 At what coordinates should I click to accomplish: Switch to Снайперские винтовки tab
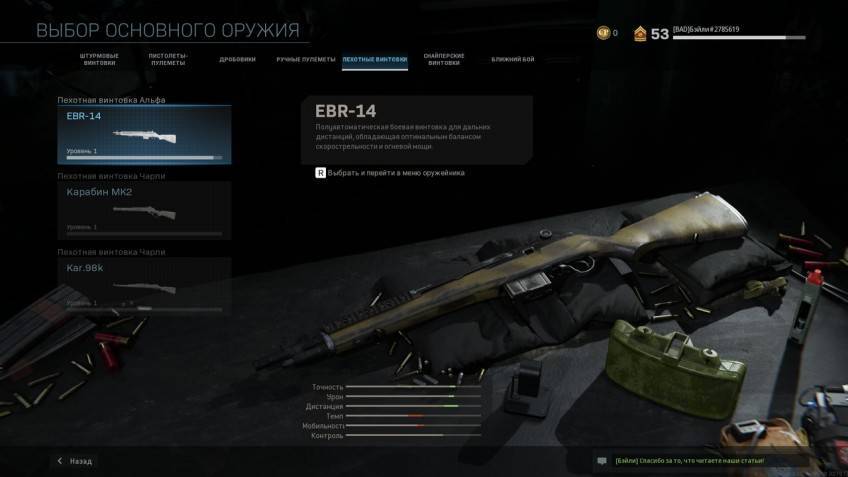click(x=444, y=60)
